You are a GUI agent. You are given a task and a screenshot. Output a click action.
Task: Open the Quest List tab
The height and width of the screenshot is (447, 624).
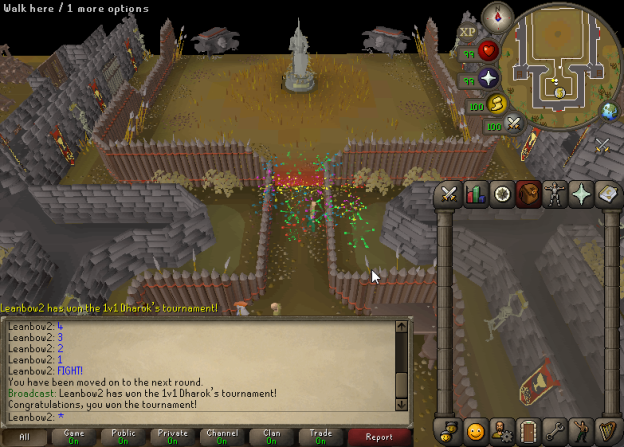(502, 194)
